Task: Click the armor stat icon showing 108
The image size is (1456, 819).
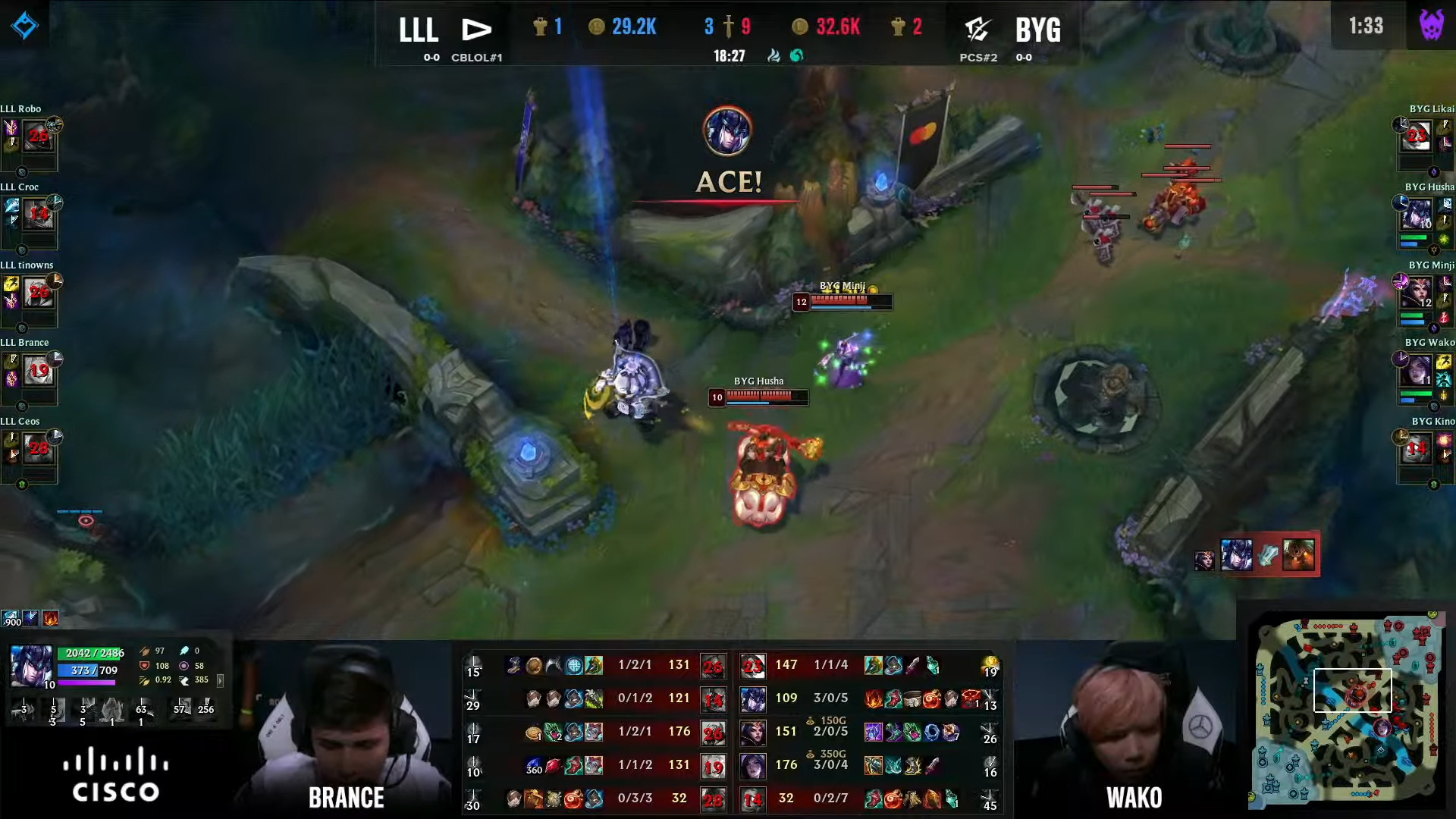Action: click(144, 666)
